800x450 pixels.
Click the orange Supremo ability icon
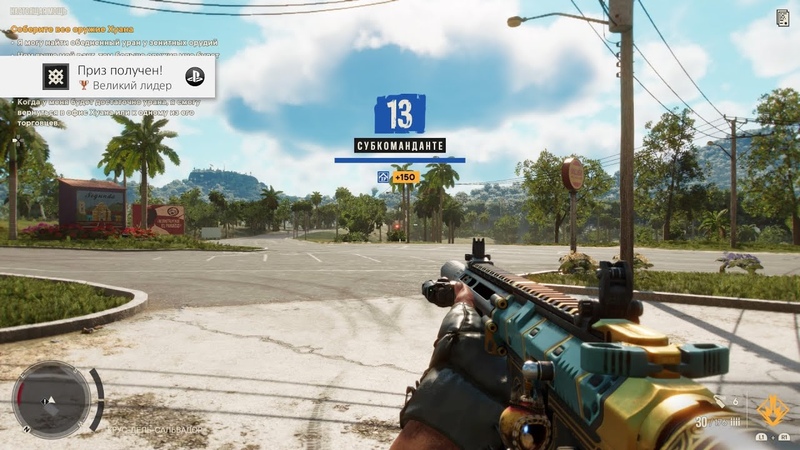(x=771, y=410)
